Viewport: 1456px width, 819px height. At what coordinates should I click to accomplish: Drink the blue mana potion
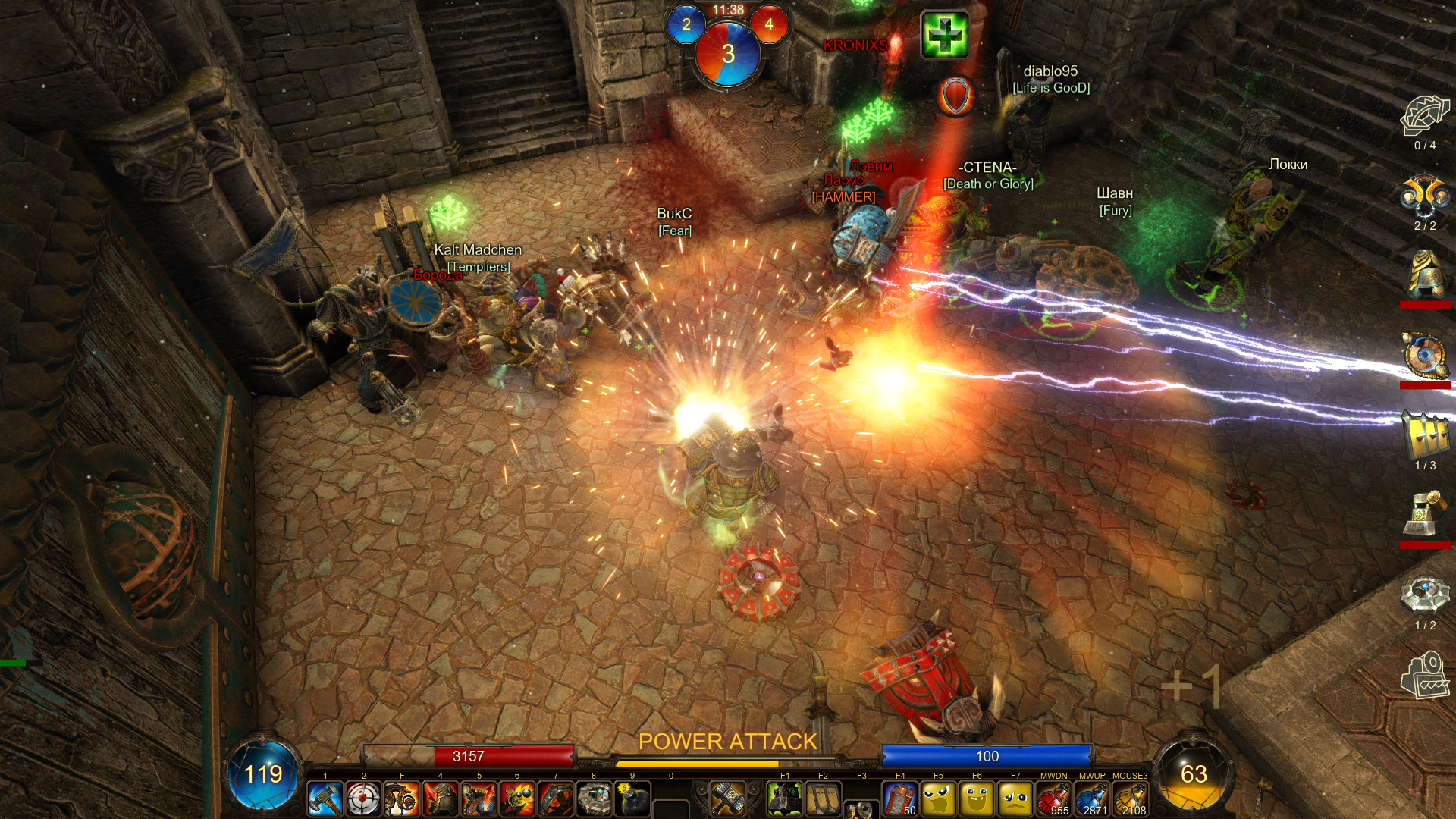1092,799
